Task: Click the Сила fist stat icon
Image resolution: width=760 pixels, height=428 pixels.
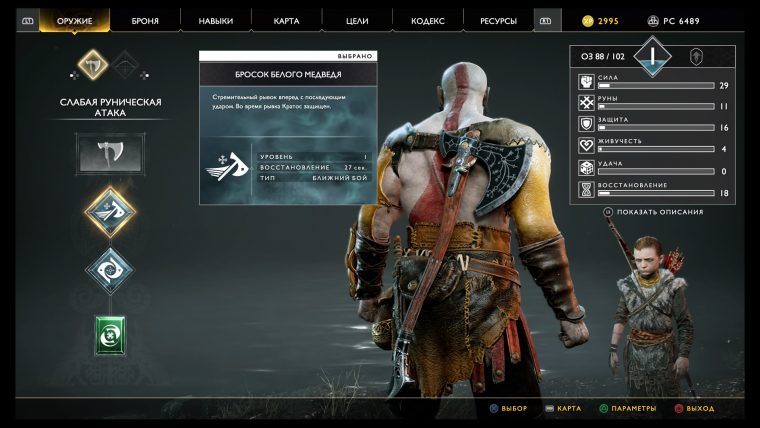Action: pos(587,82)
